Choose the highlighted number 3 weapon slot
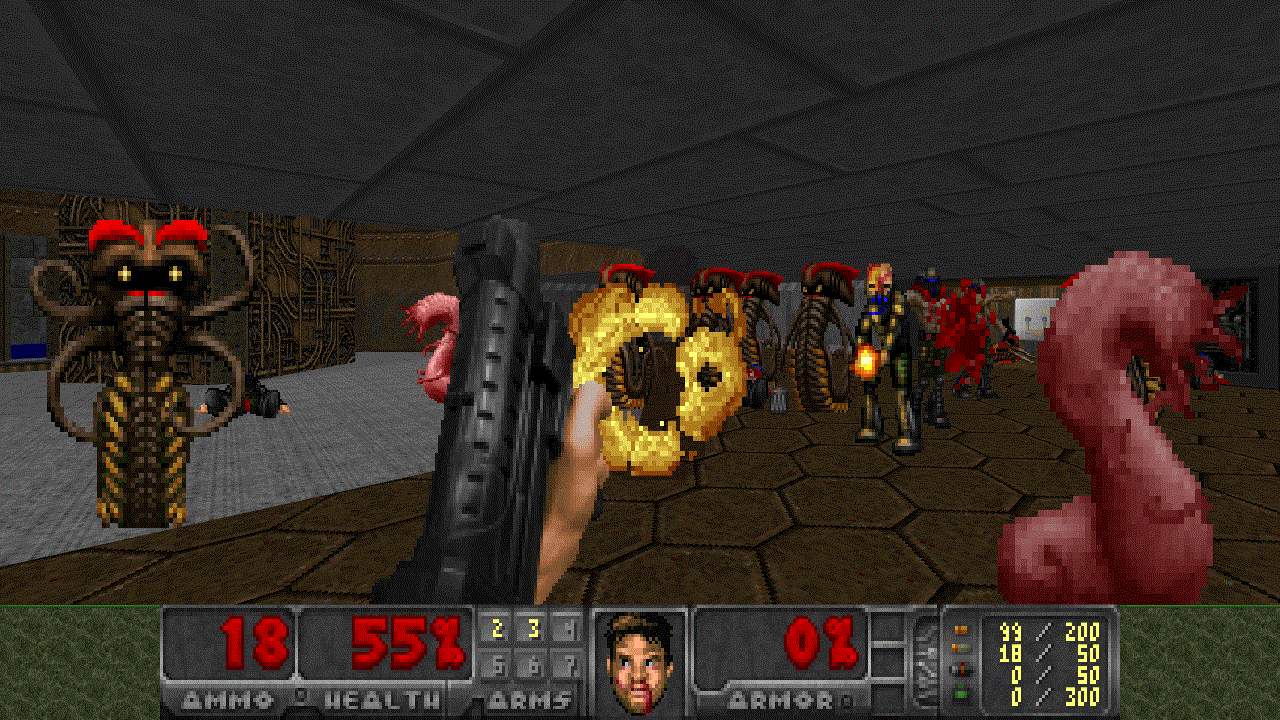This screenshot has width=1280, height=720. [533, 629]
